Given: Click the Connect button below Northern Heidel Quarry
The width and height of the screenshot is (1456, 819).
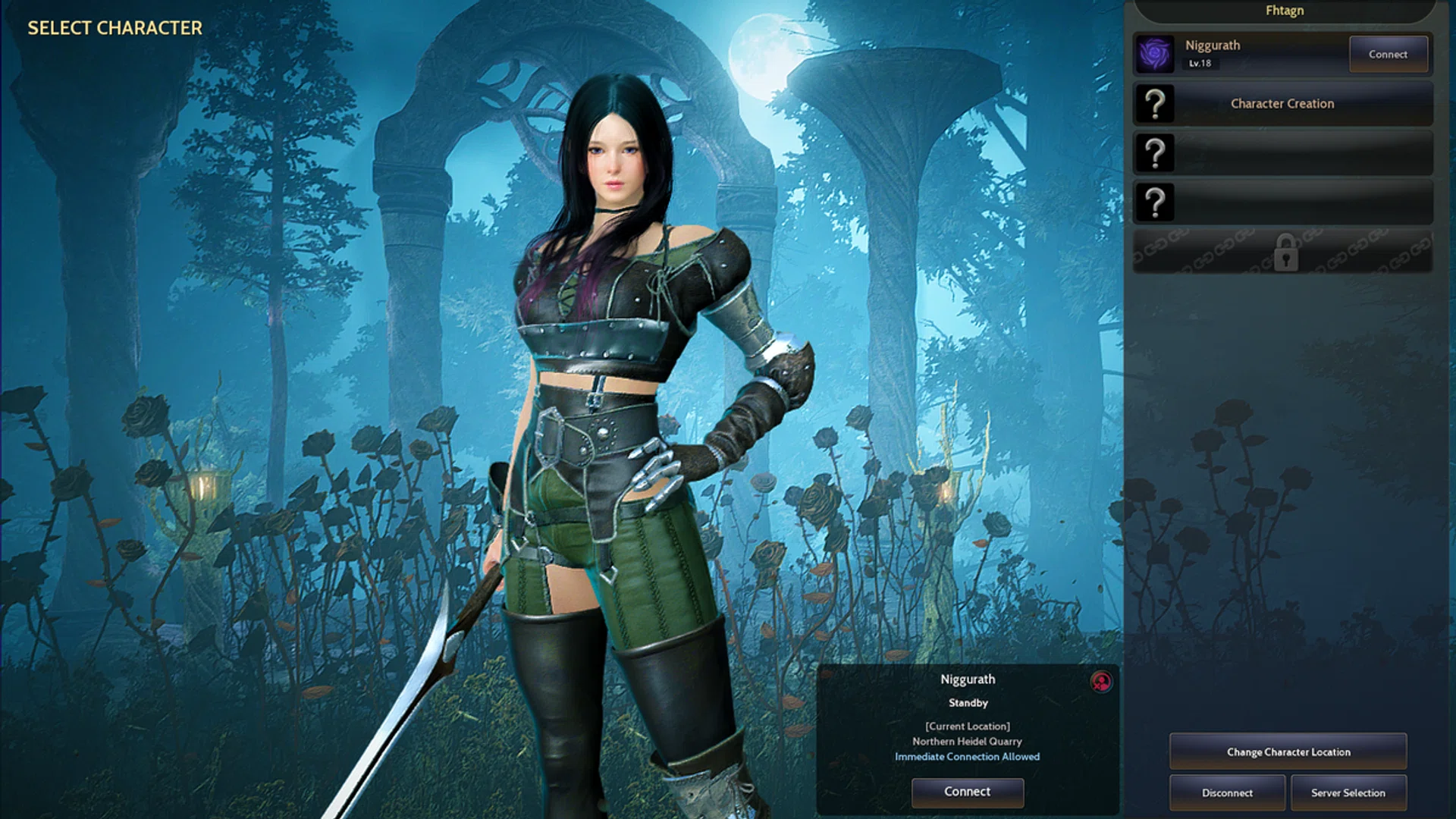Looking at the screenshot, I should (967, 792).
